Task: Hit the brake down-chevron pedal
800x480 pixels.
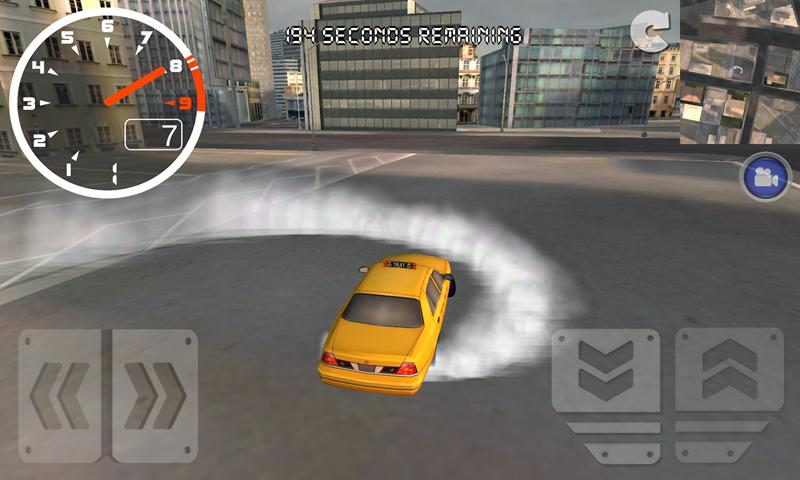Action: [606, 370]
